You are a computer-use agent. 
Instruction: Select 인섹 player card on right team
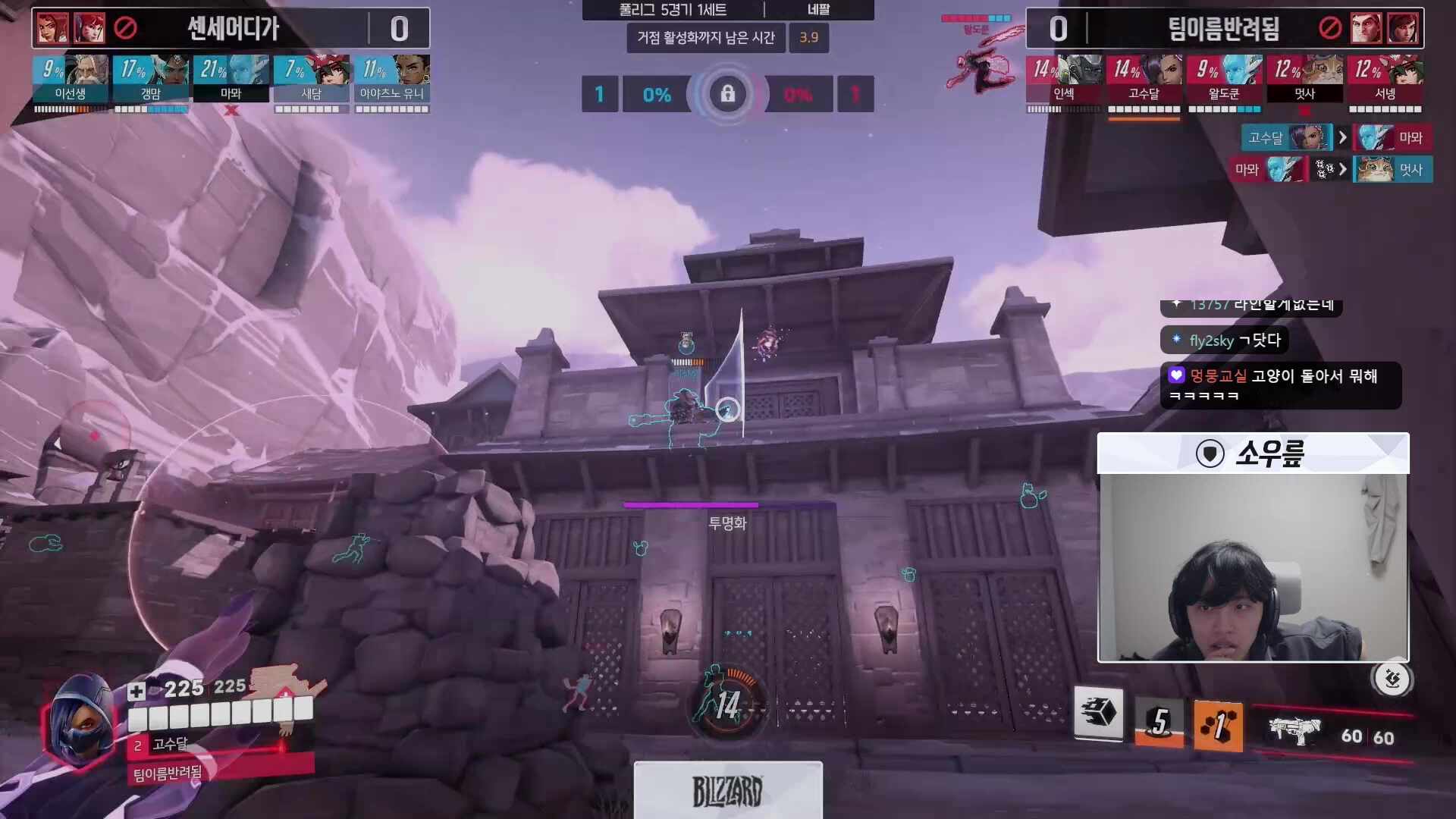point(1064,79)
